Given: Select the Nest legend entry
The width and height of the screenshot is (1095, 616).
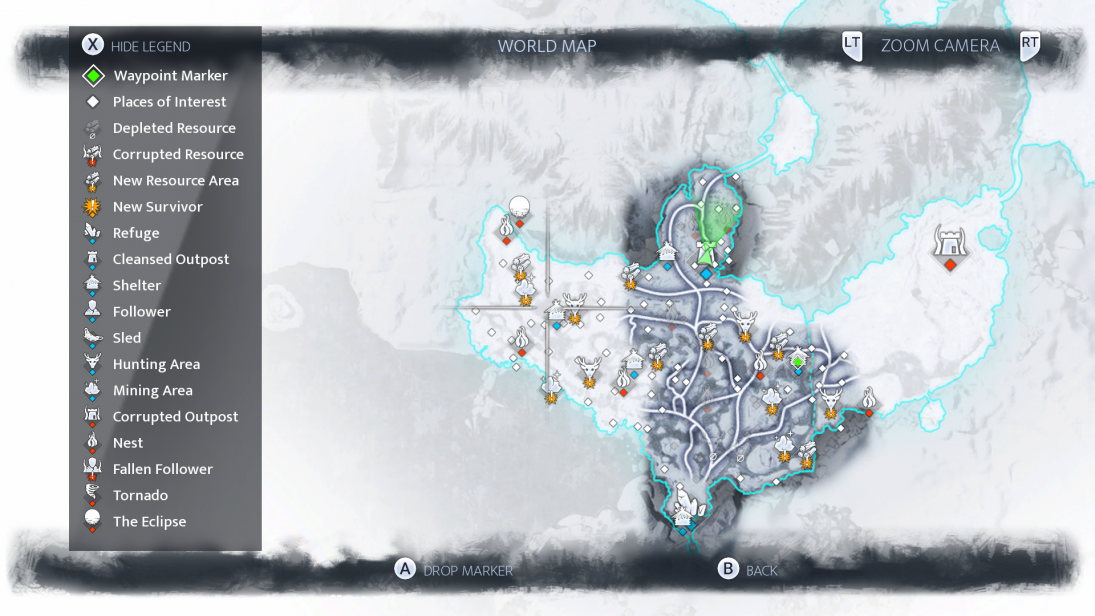Looking at the screenshot, I should click(x=128, y=443).
